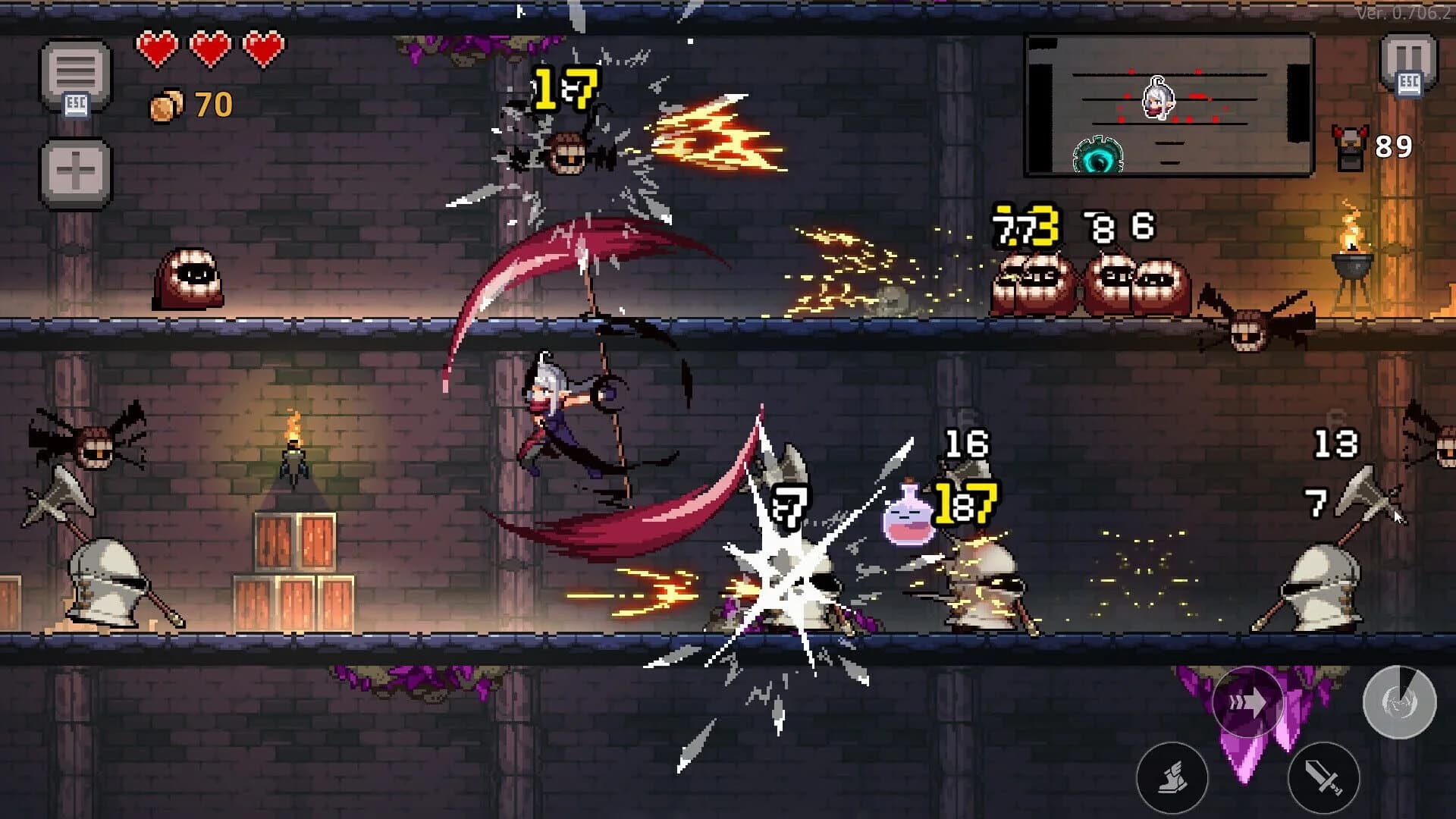Tap the floating purple potion near the knights
The image size is (1456, 819).
(x=907, y=519)
